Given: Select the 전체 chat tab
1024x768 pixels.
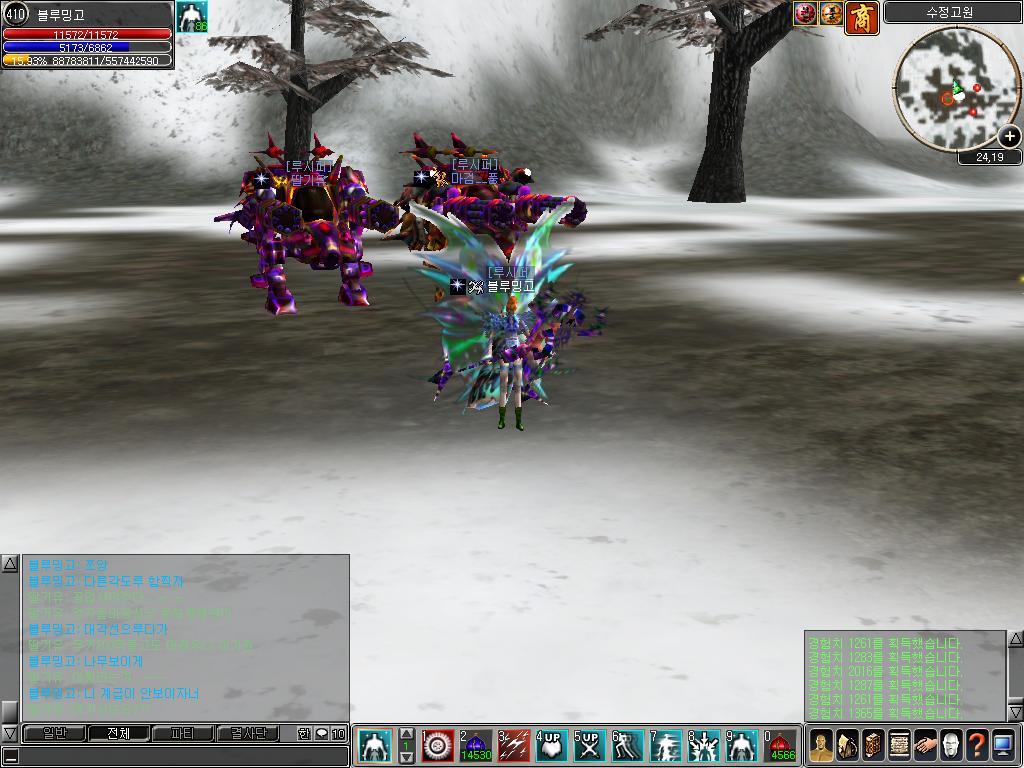Looking at the screenshot, I should [x=118, y=733].
